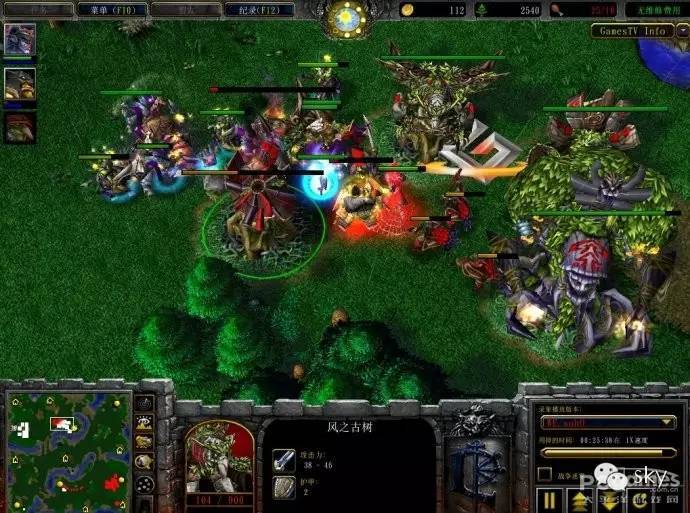Image resolution: width=690 pixels, height=513 pixels.
Task: Select the third hero portrait icon
Action: click(x=19, y=127)
